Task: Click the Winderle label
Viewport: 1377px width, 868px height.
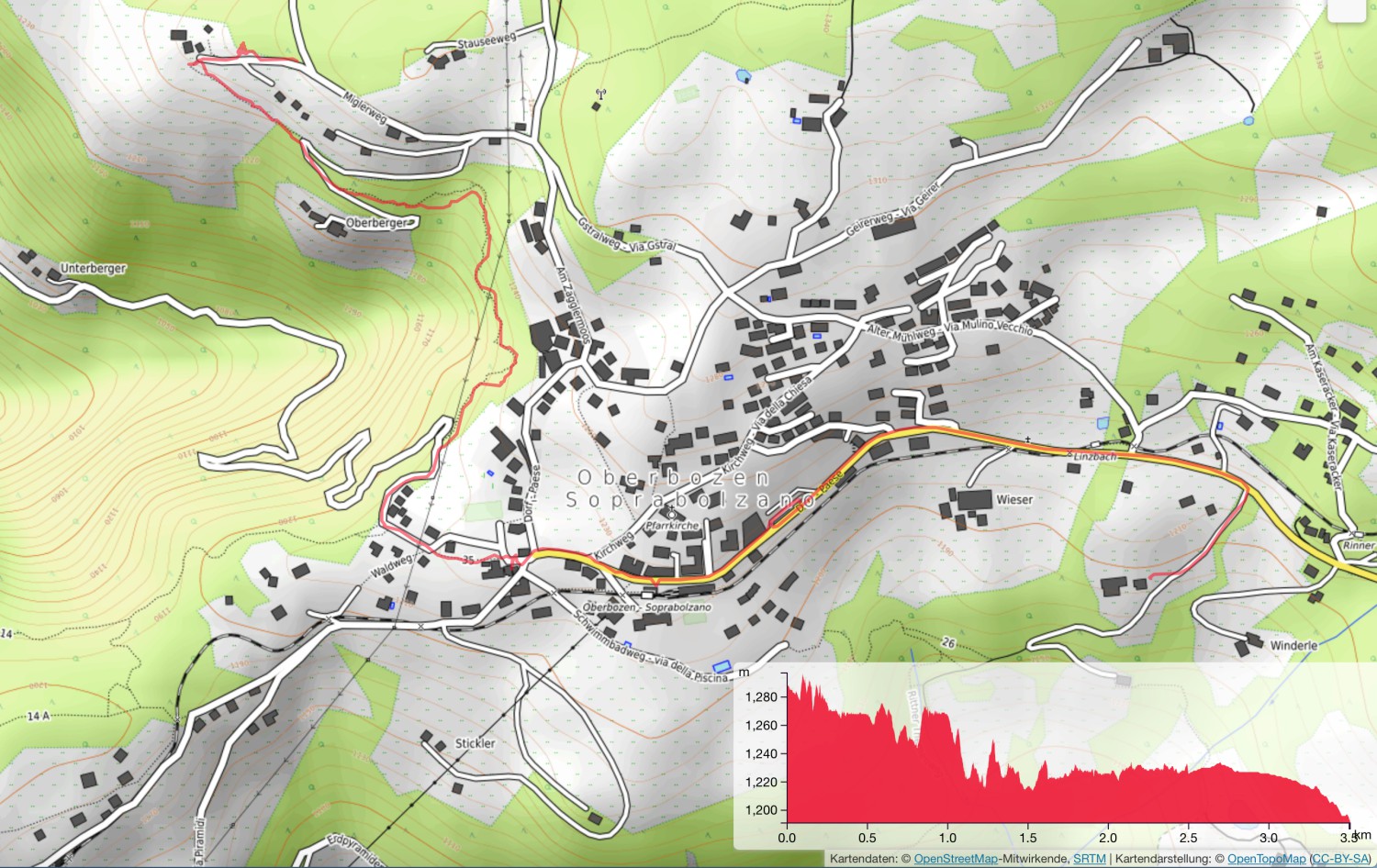Action: 1293,645
